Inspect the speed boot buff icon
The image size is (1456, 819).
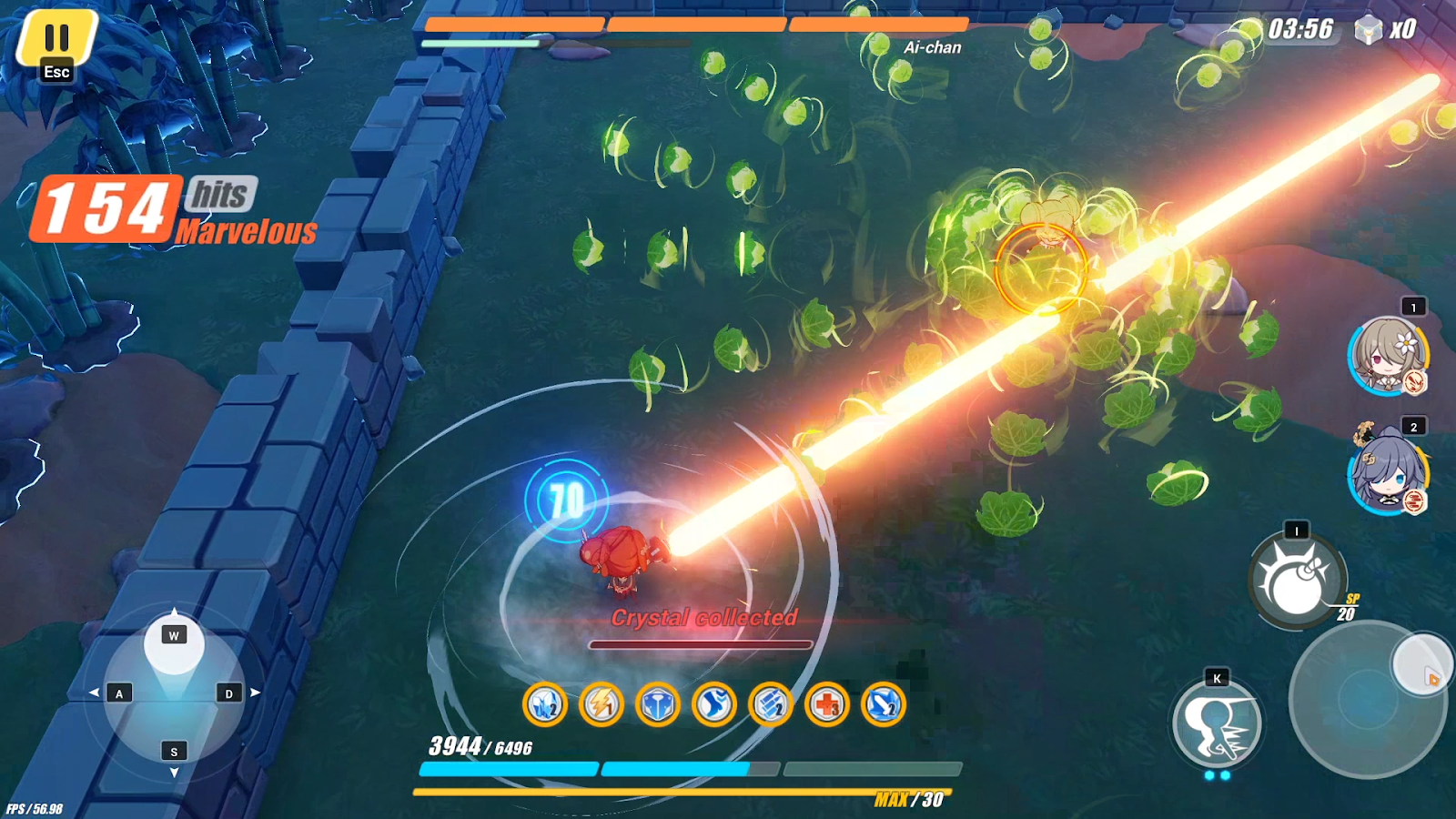click(714, 704)
